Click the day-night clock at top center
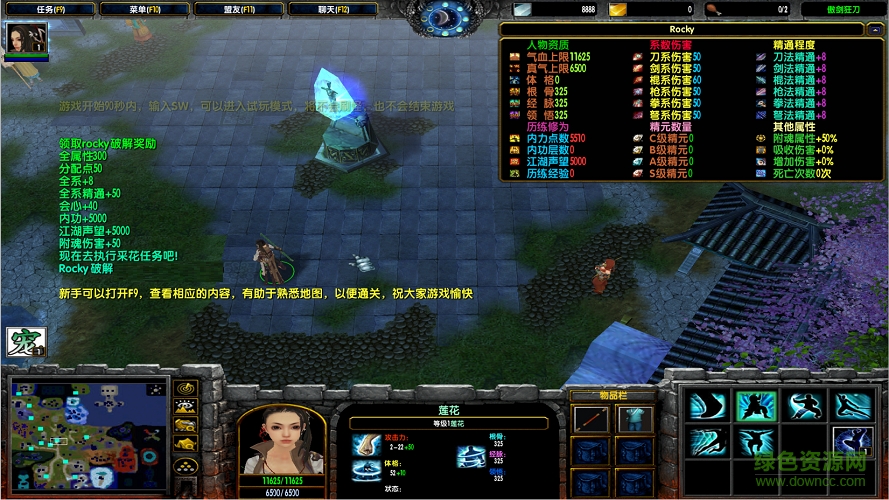This screenshot has width=889, height=500. point(444,16)
